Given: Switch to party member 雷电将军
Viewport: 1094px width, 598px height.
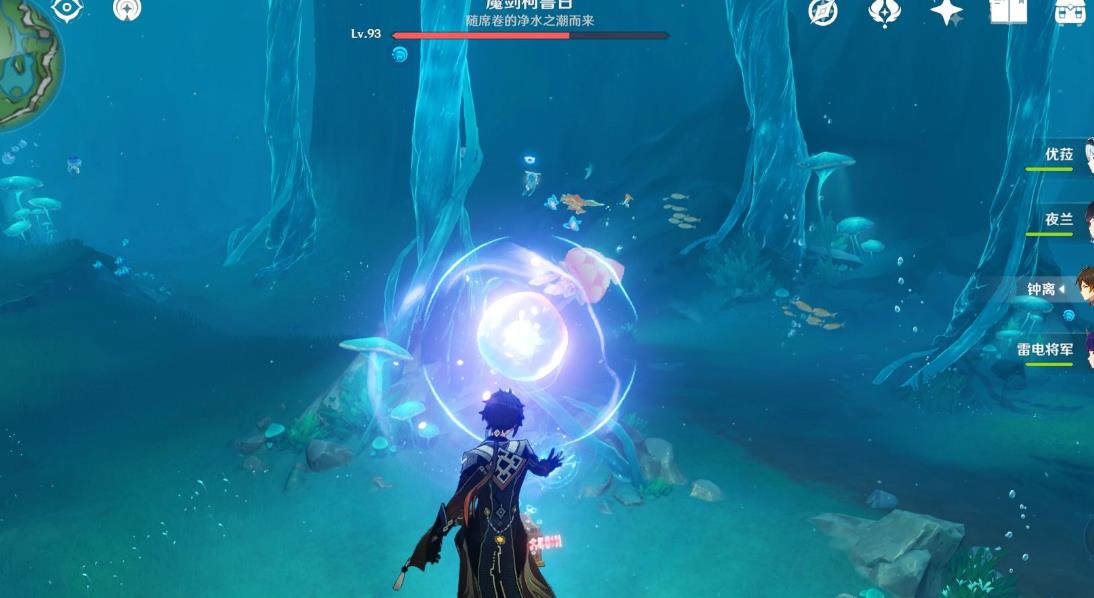Looking at the screenshot, I should point(1046,350).
